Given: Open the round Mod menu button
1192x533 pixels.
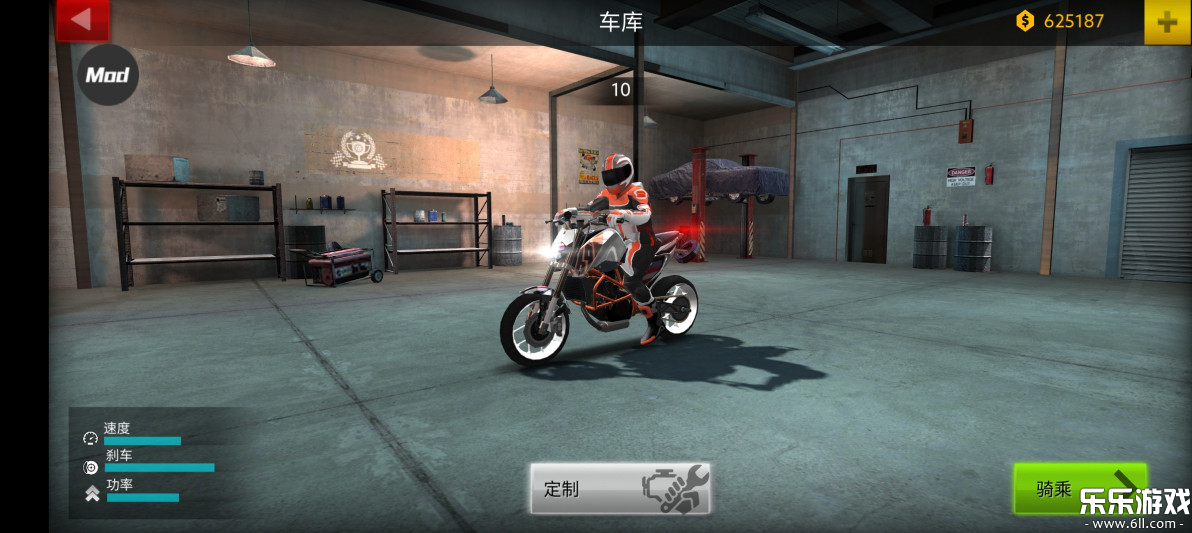Looking at the screenshot, I should click(108, 75).
